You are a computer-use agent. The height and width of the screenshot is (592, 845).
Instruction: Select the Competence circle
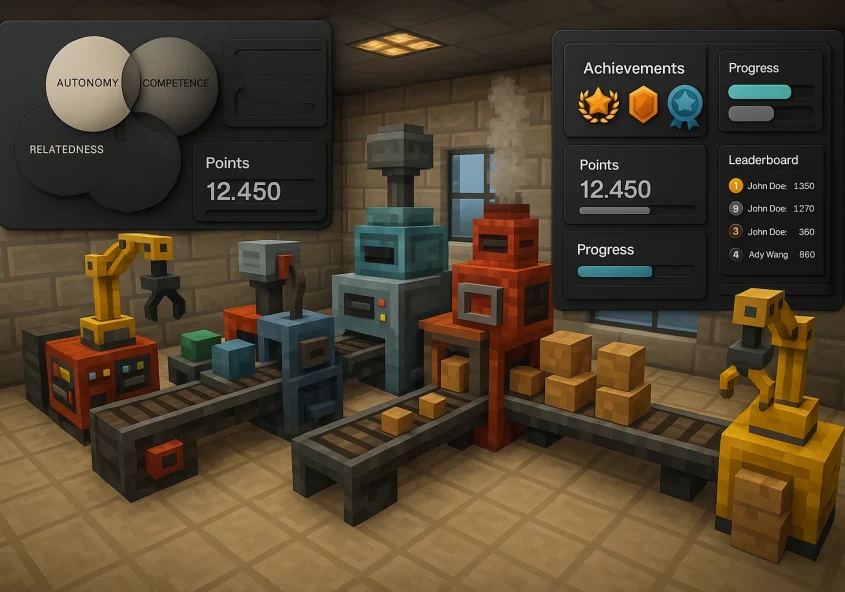pyautogui.click(x=177, y=82)
